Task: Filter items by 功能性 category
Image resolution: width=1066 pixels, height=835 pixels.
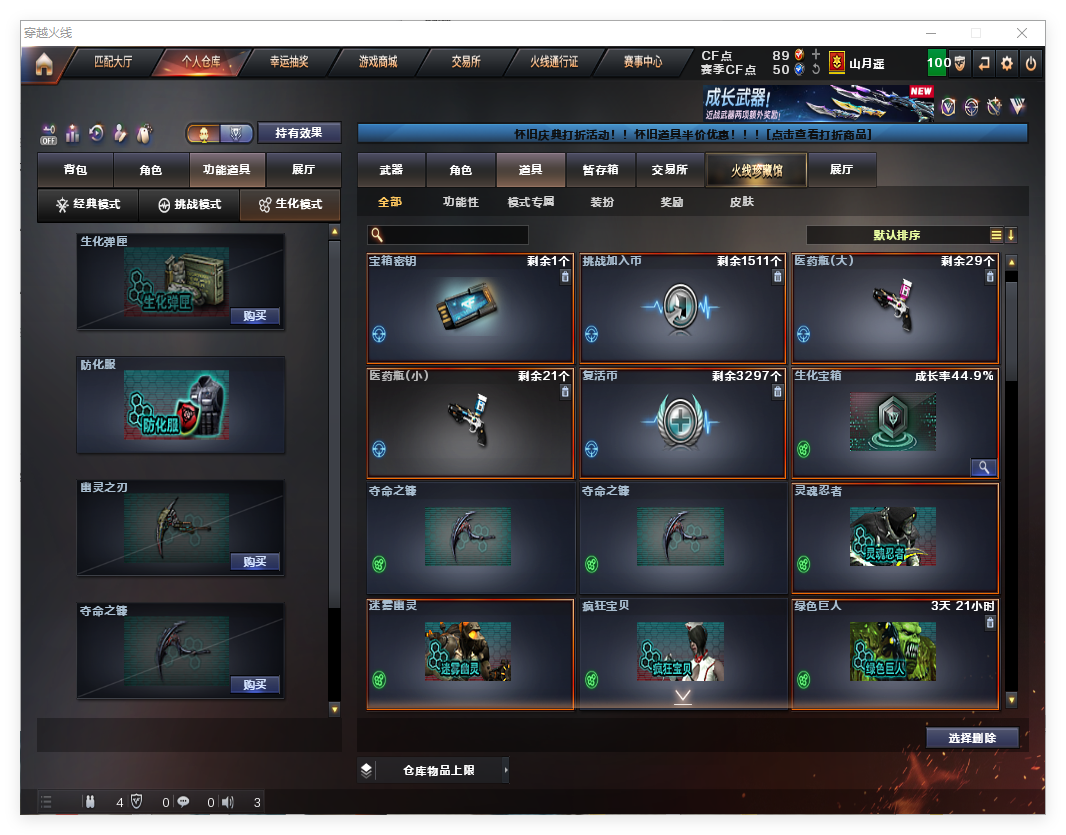Action: [x=460, y=202]
